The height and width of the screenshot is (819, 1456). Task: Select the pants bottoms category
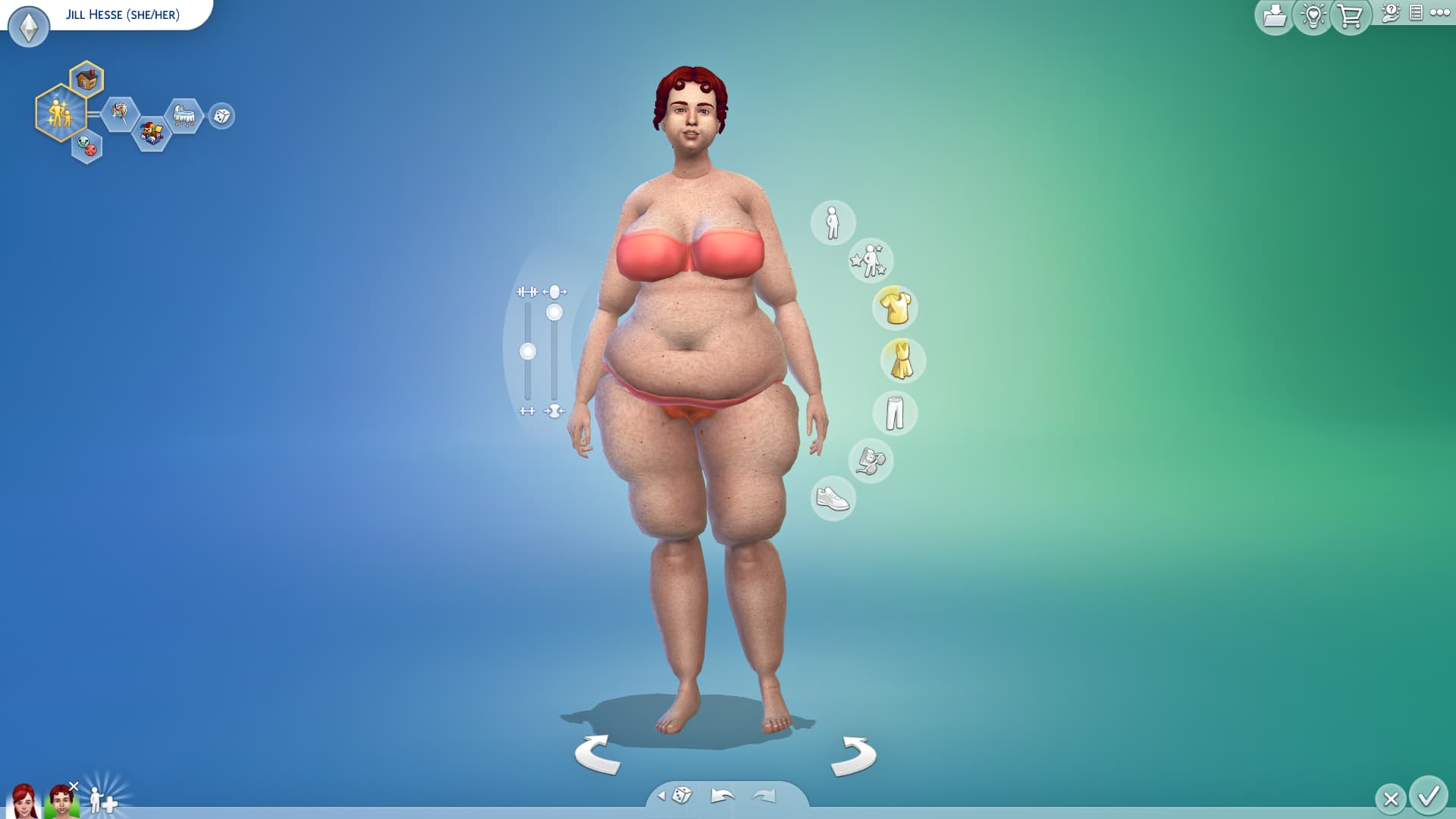pyautogui.click(x=895, y=413)
